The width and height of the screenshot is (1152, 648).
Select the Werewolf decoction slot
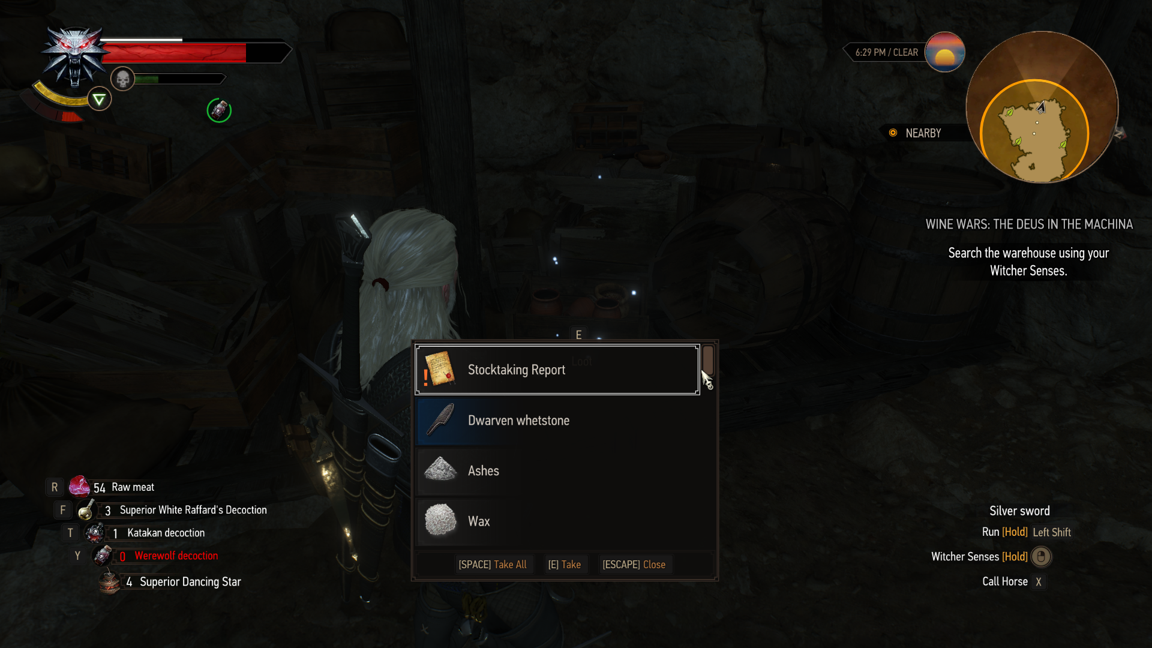[160, 556]
